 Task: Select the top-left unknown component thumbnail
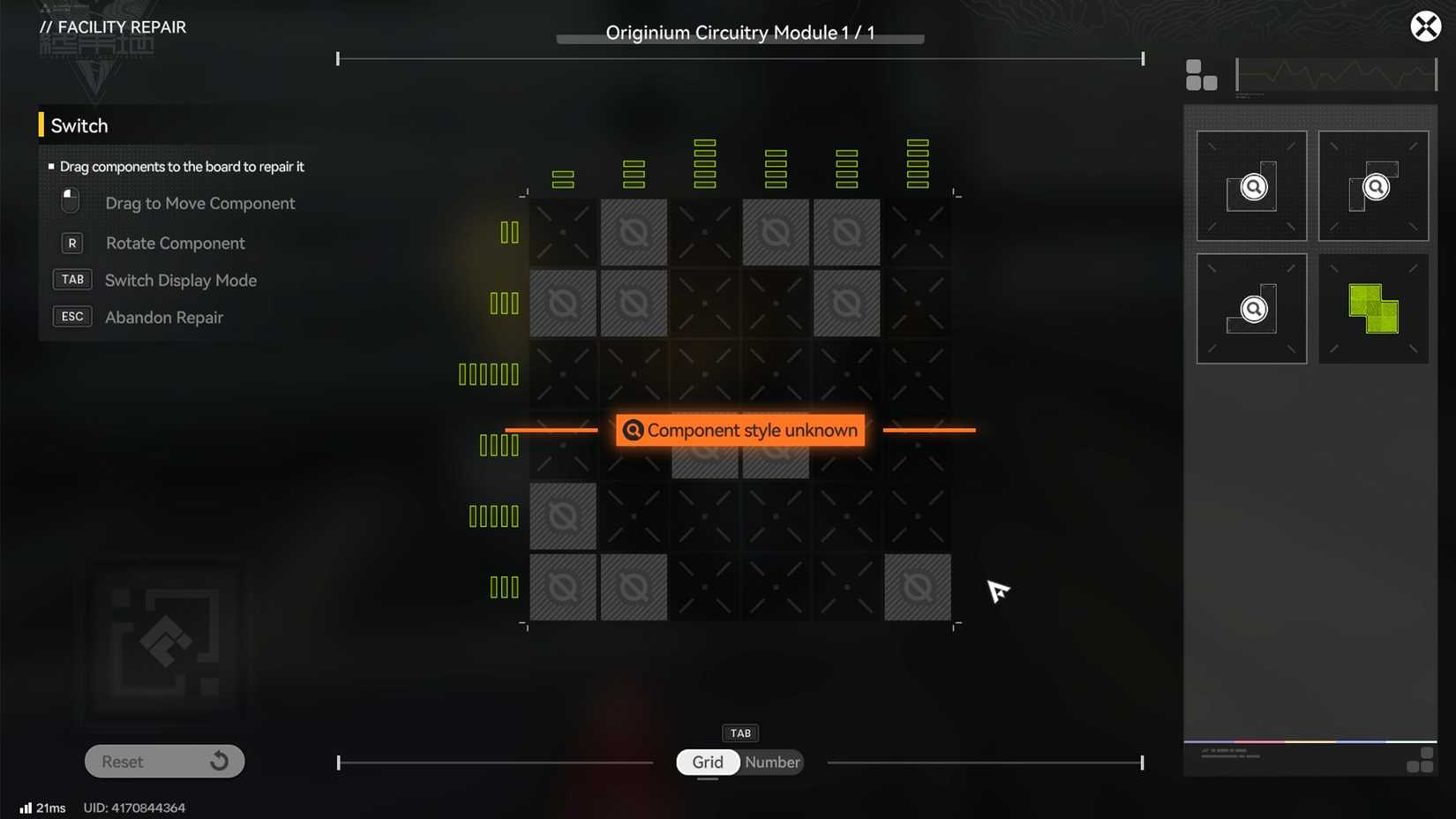(x=1251, y=186)
